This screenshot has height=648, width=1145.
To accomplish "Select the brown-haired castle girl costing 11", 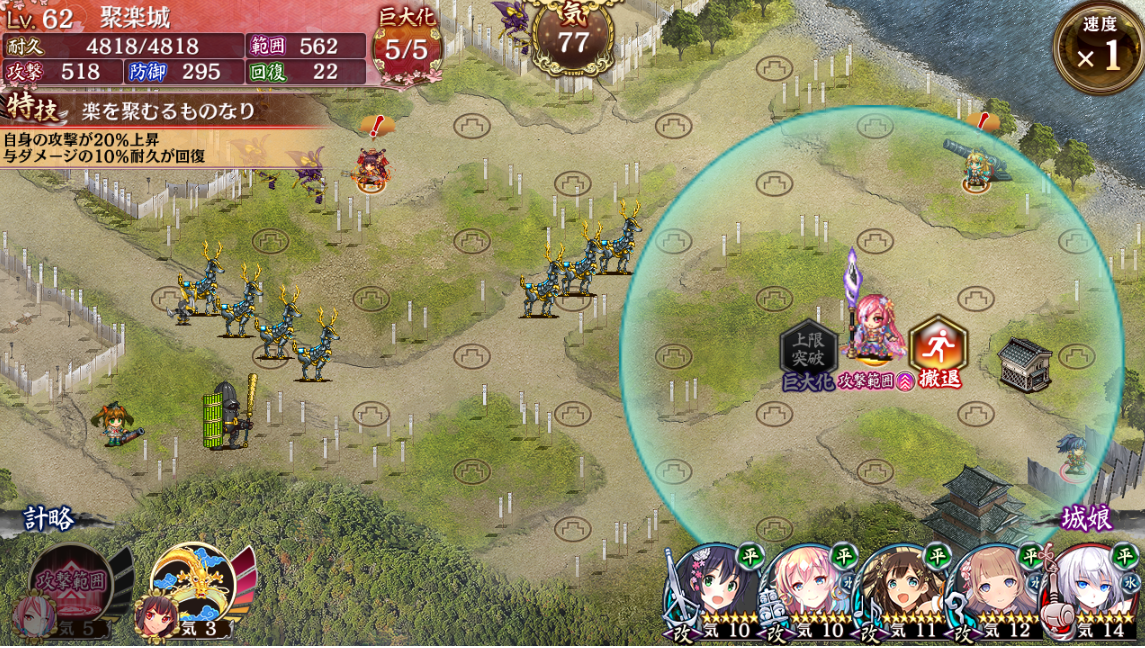I will pyautogui.click(x=903, y=592).
